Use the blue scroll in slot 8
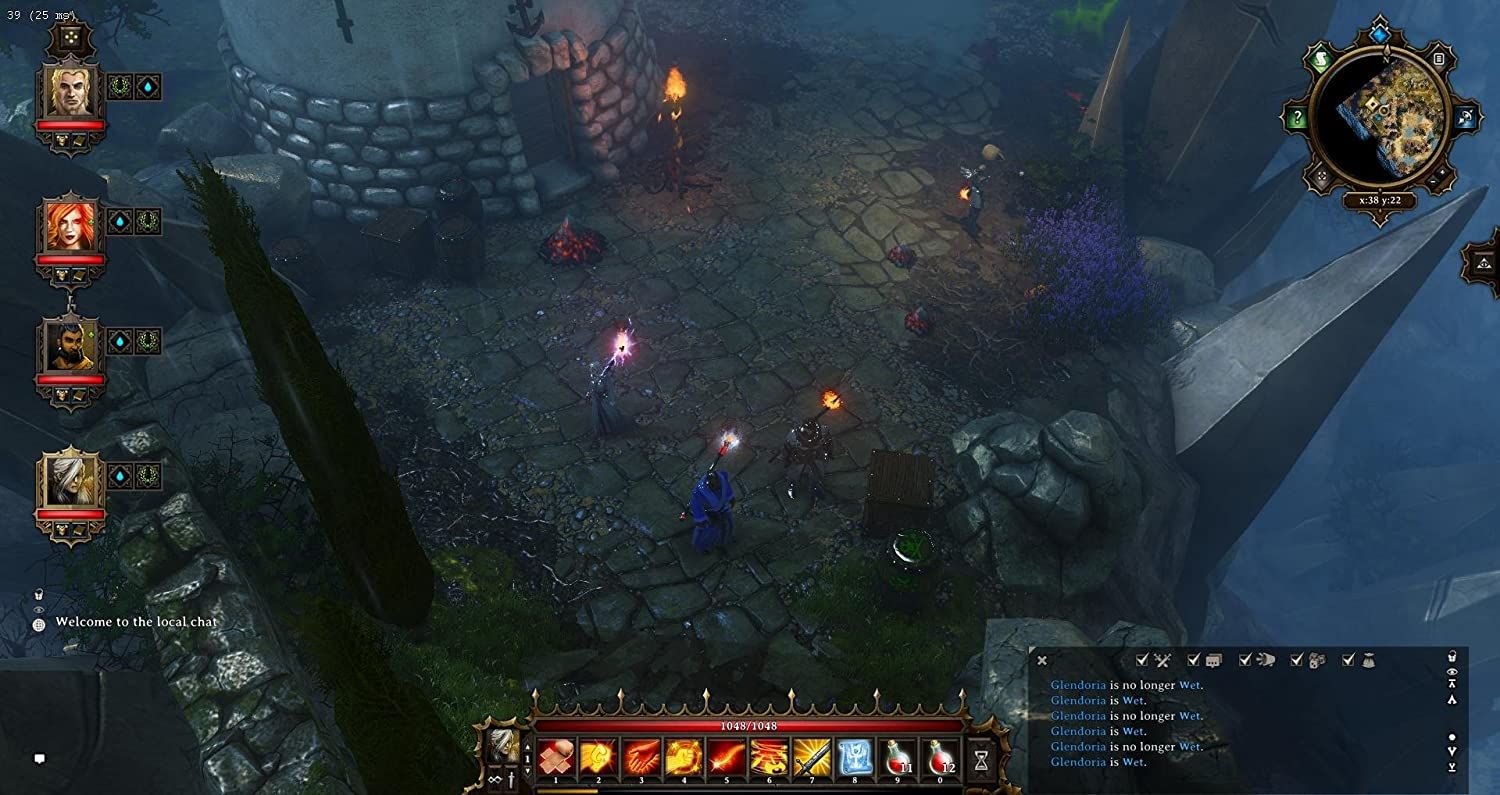Viewport: 1500px width, 795px height. [854, 758]
